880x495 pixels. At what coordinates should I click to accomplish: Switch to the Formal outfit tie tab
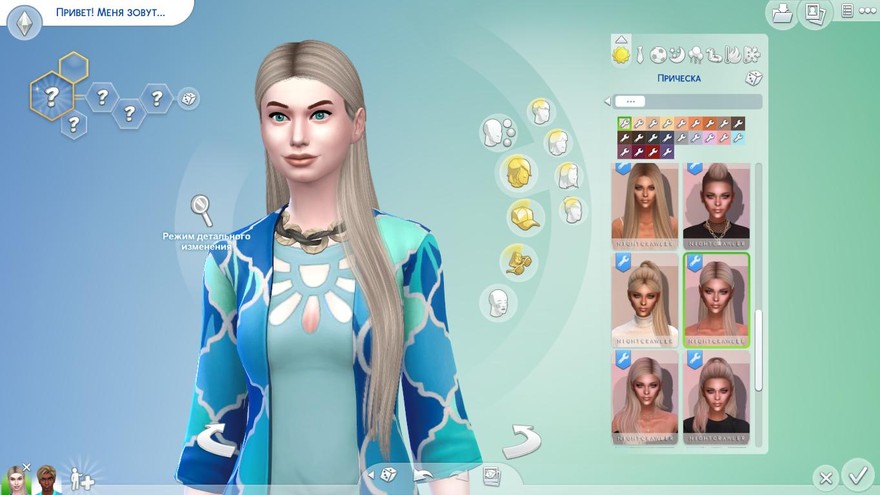click(x=641, y=54)
